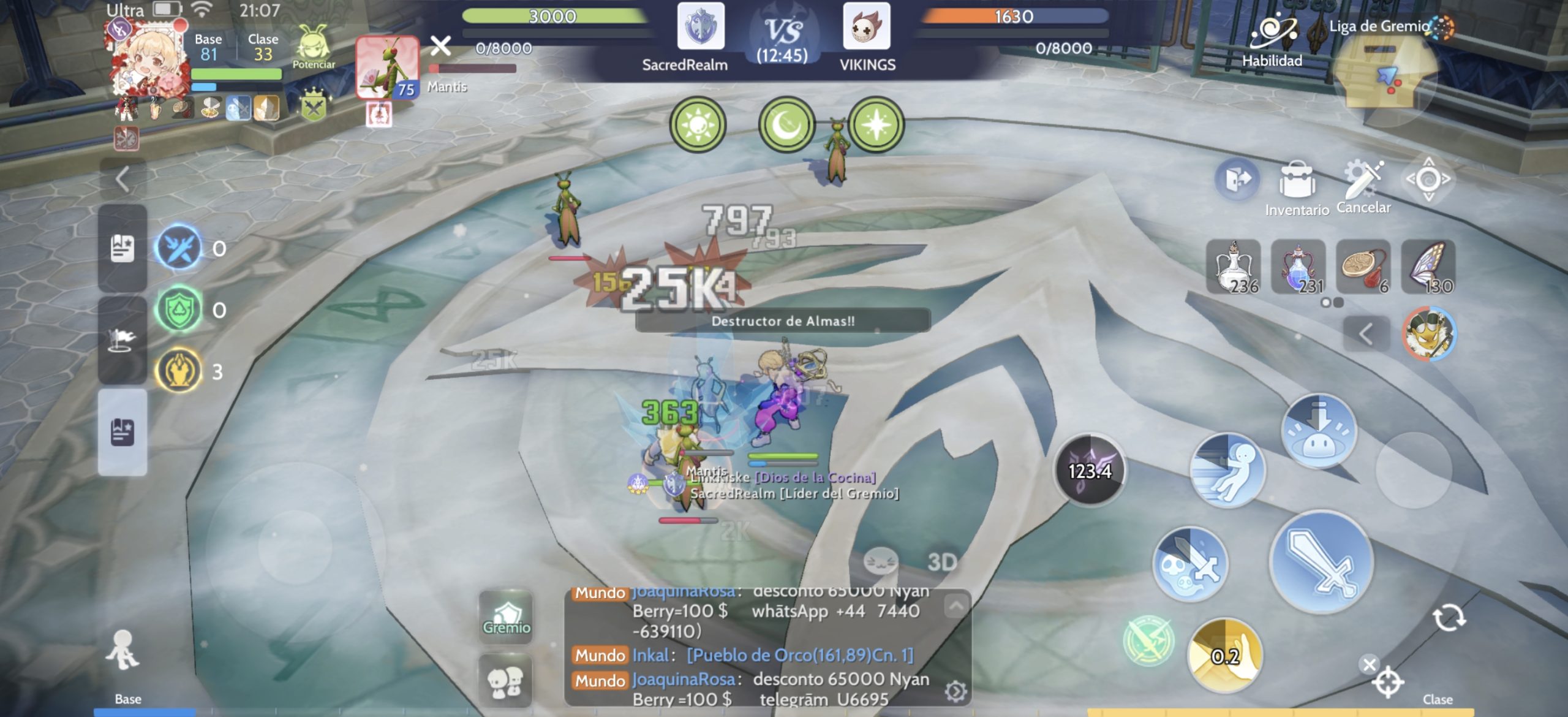The width and height of the screenshot is (1568, 717).
Task: Use the white potion with 236 count
Action: coord(1234,267)
